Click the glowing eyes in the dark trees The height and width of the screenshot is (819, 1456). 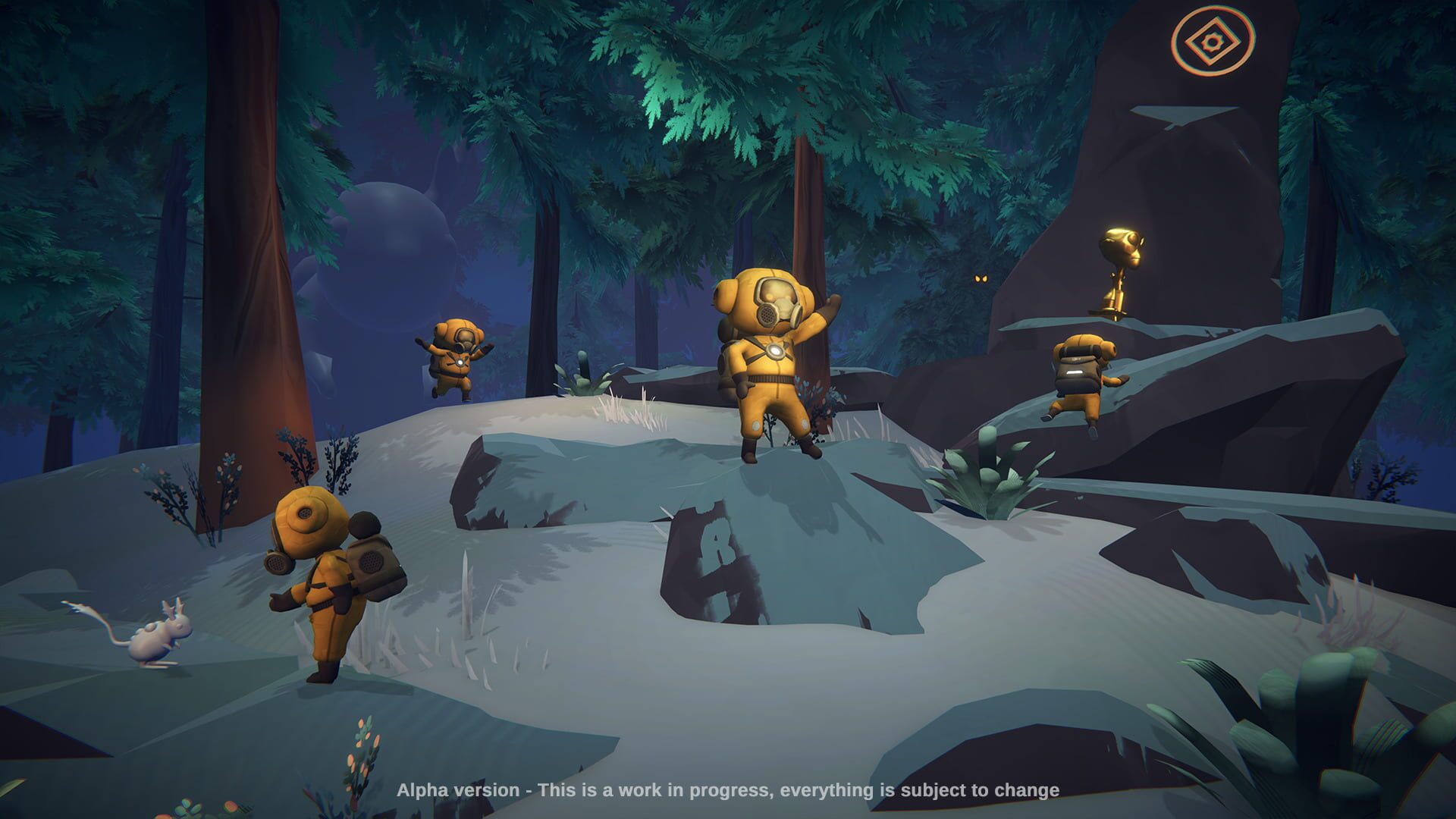pyautogui.click(x=981, y=278)
